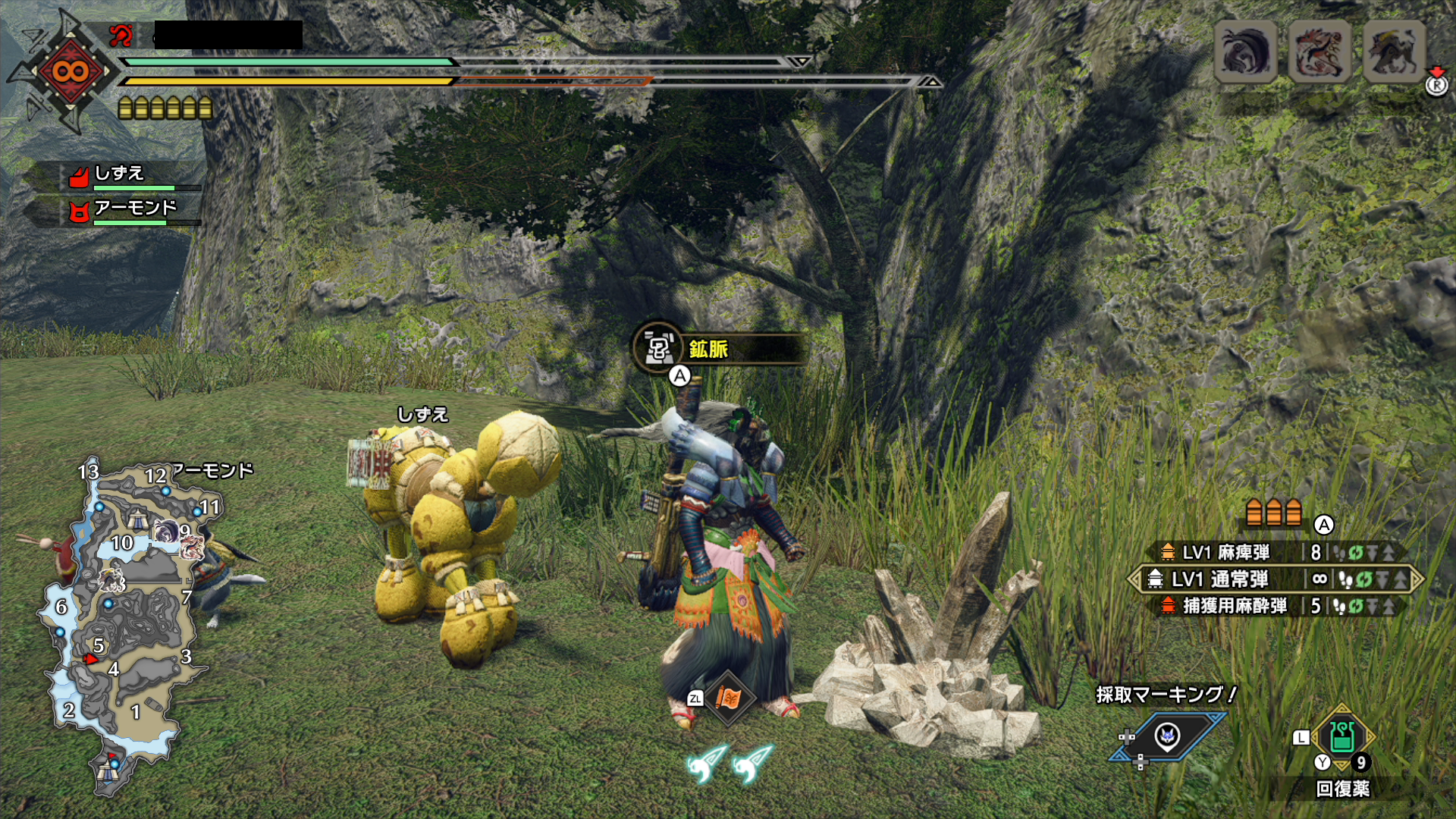1456x819 pixels.
Task: Click the main camp tent on minimap
Action: pos(108,770)
